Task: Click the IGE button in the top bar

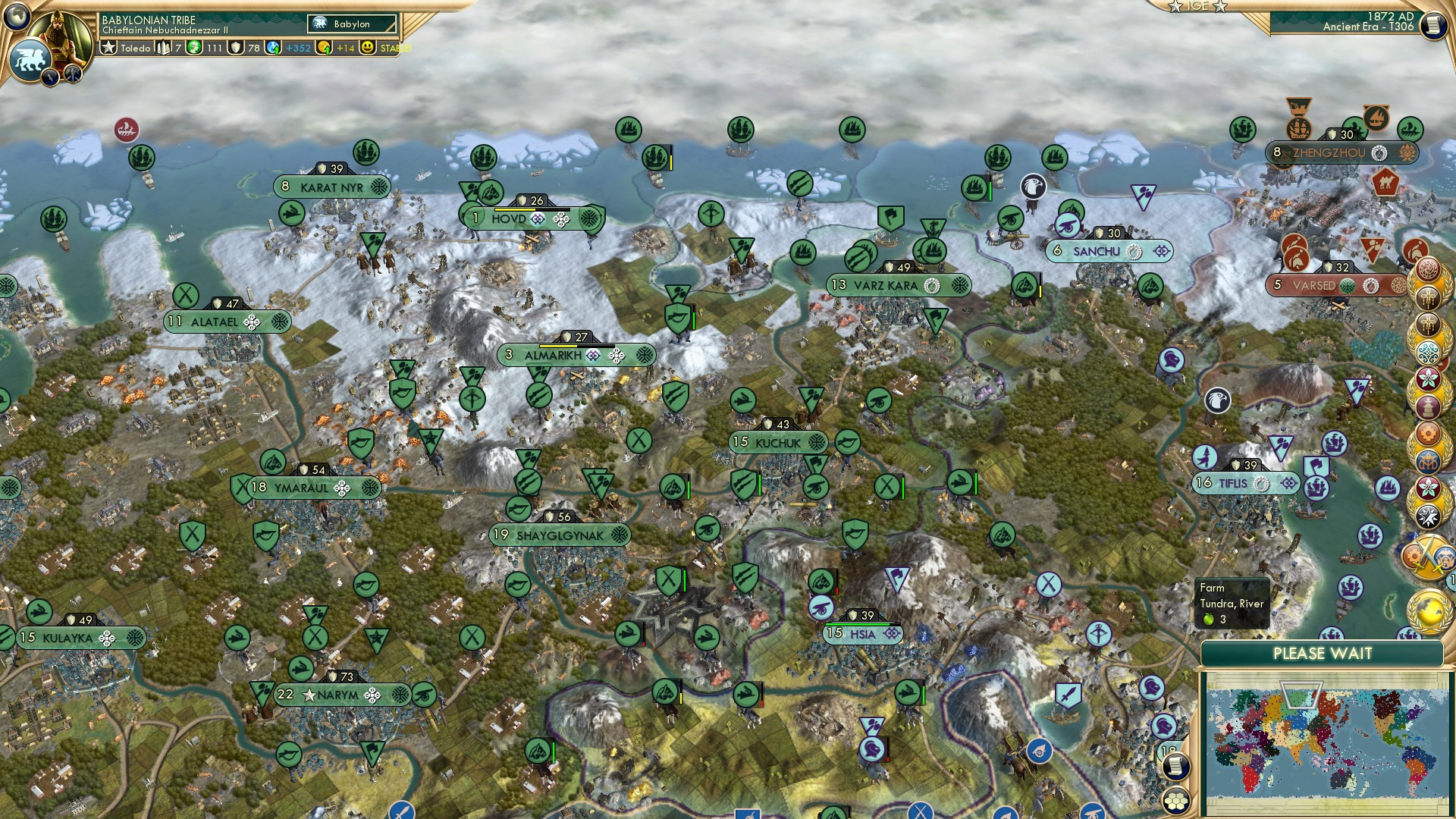Action: (x=1197, y=6)
